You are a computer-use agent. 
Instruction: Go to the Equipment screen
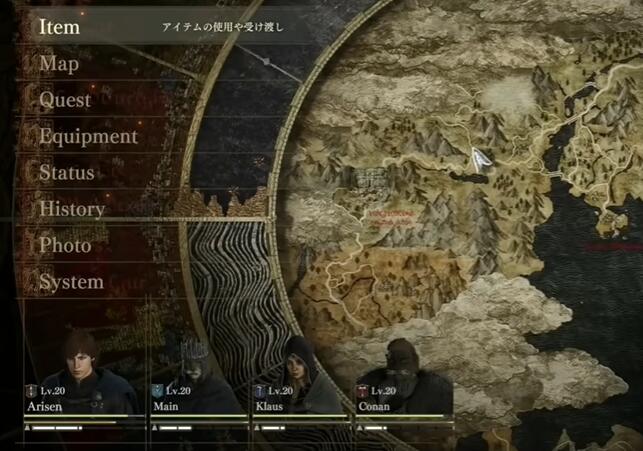coord(88,136)
